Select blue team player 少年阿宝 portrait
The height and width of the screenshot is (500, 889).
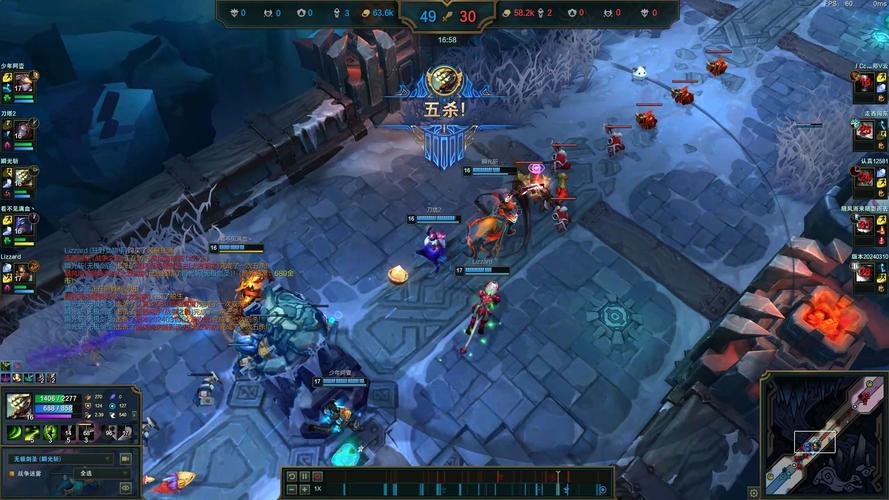pos(22,84)
